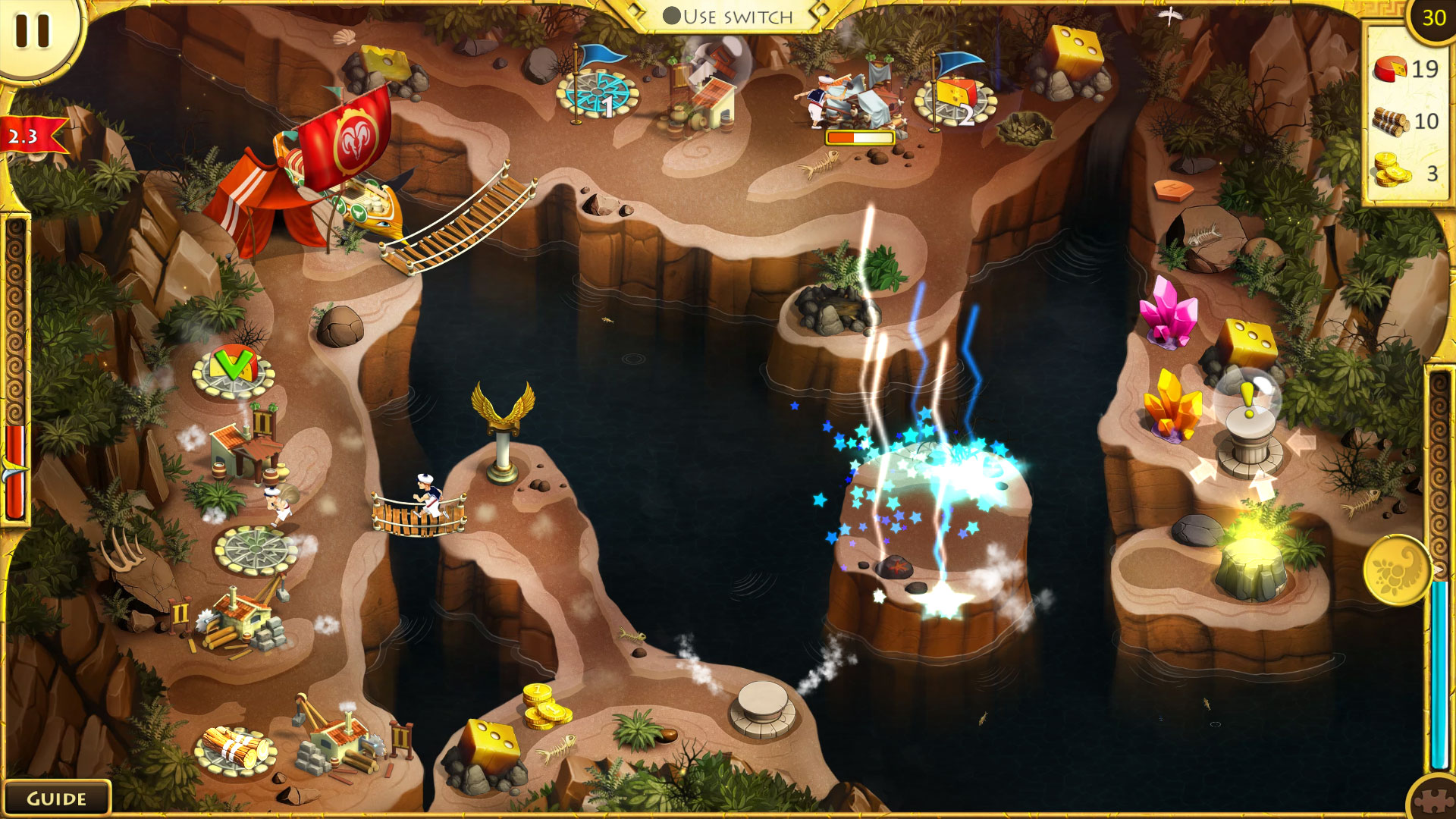
Task: Click the cheese goal marker numbered 2
Action: pos(955,94)
